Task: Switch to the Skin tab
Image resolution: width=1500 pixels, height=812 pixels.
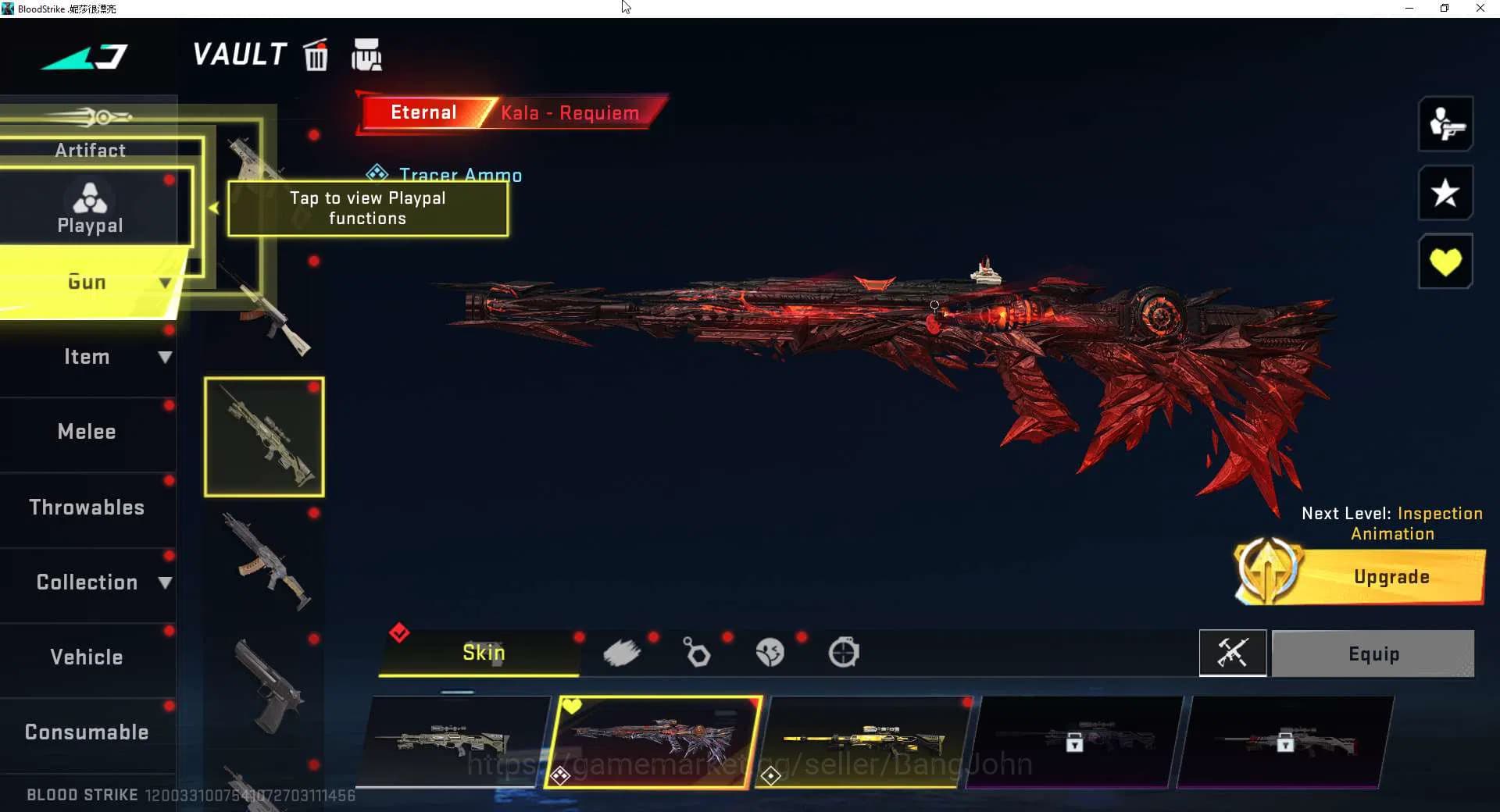Action: click(483, 653)
